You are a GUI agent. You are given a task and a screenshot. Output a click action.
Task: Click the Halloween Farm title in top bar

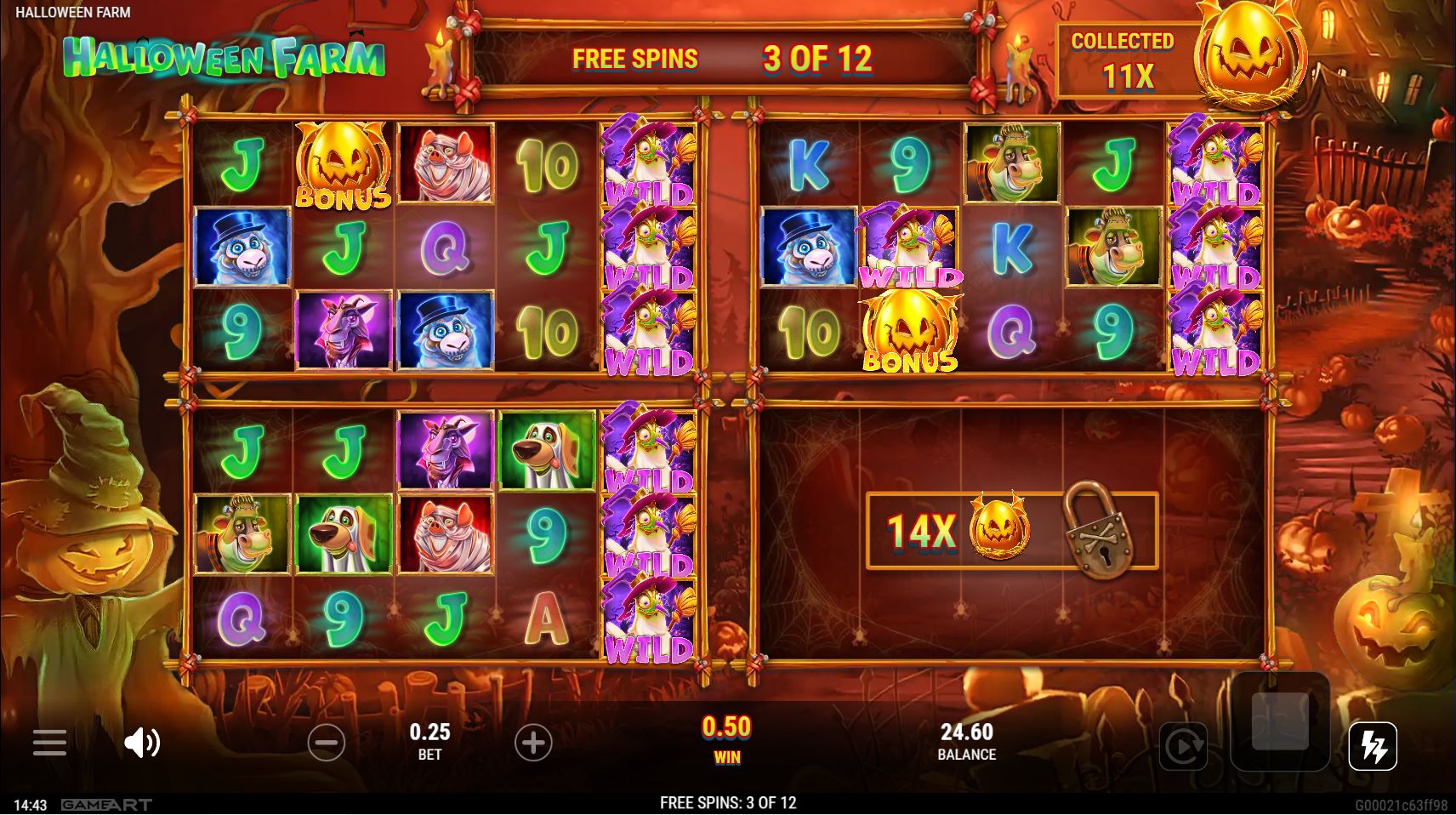point(73,13)
